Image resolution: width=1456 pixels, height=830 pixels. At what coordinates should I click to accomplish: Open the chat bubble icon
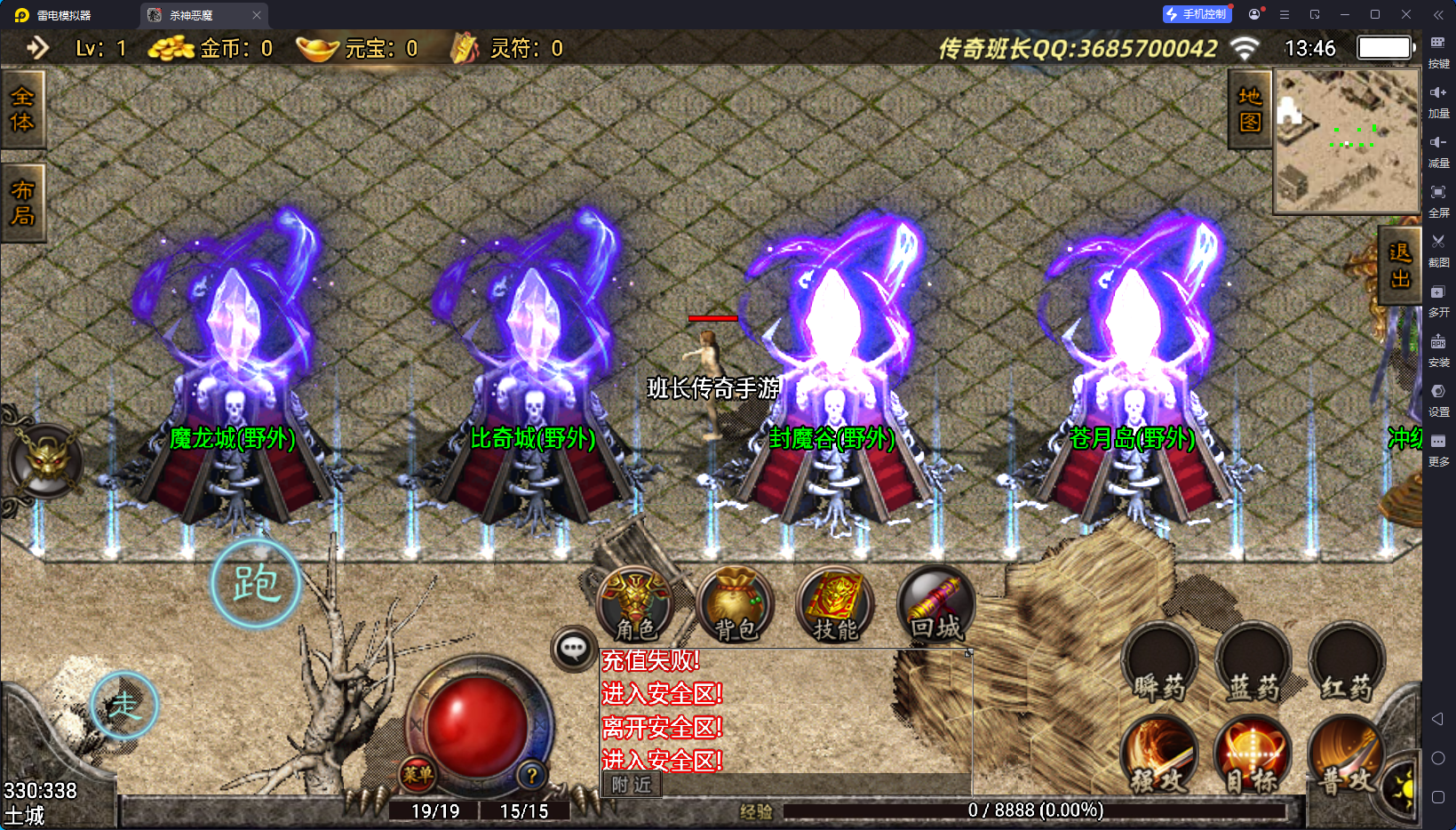pos(573,649)
